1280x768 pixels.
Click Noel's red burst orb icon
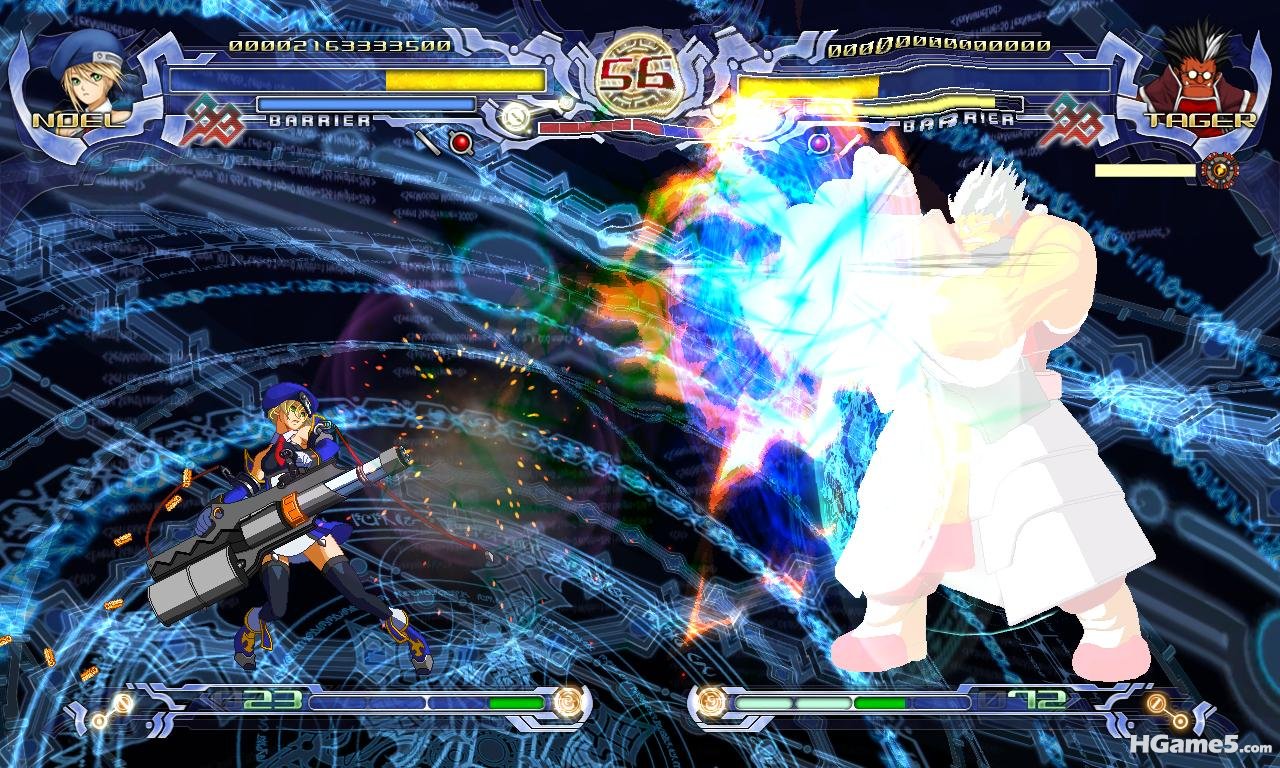coord(461,142)
